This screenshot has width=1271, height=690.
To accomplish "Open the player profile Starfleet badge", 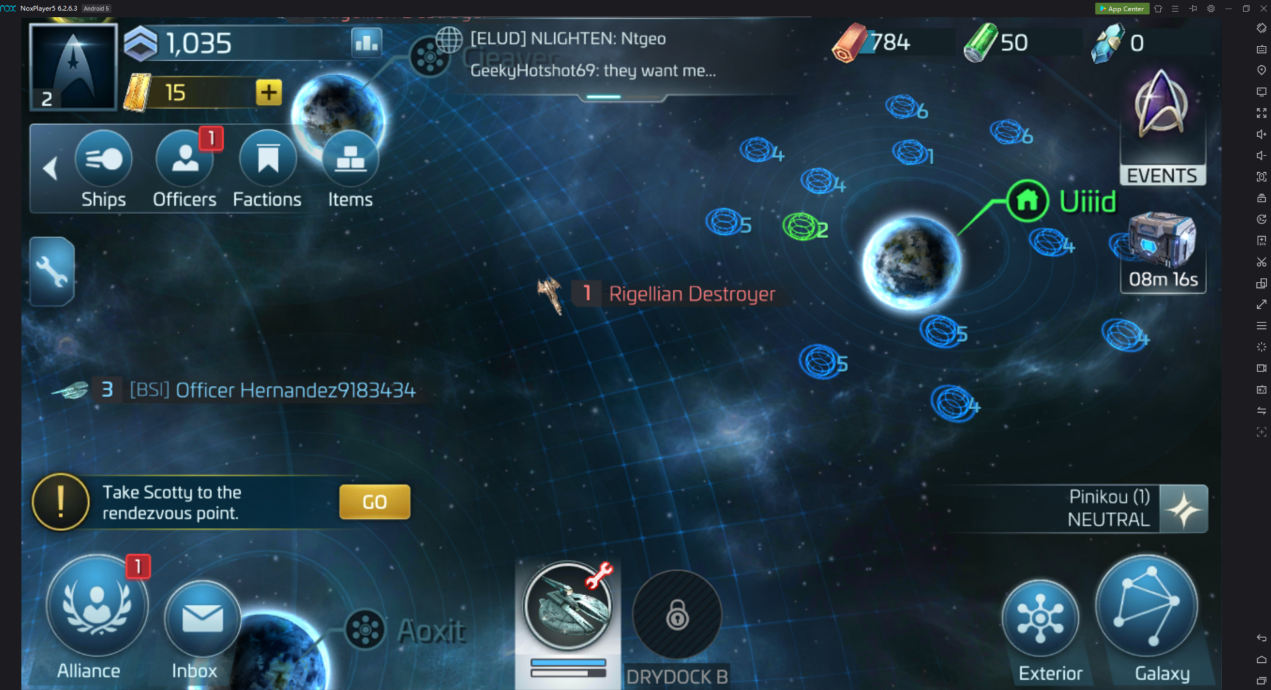I will tap(73, 66).
